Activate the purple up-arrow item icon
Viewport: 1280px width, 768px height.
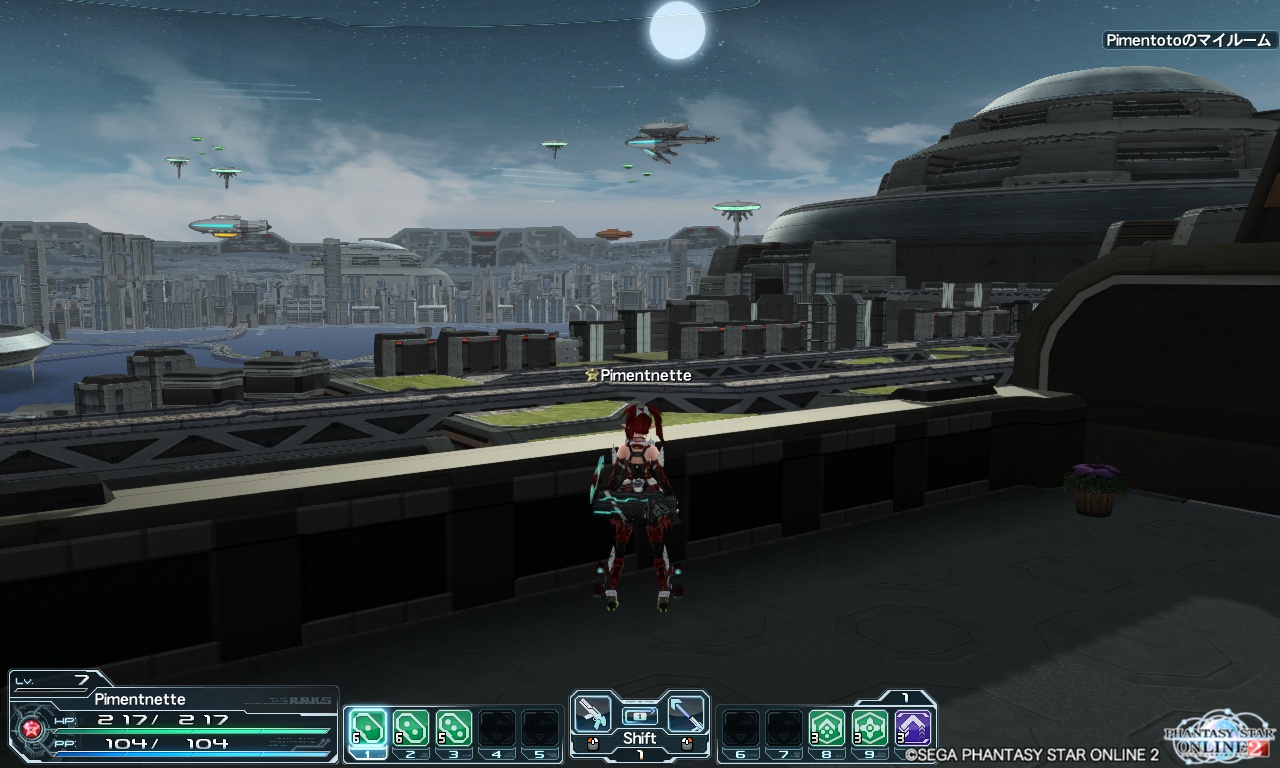point(913,728)
